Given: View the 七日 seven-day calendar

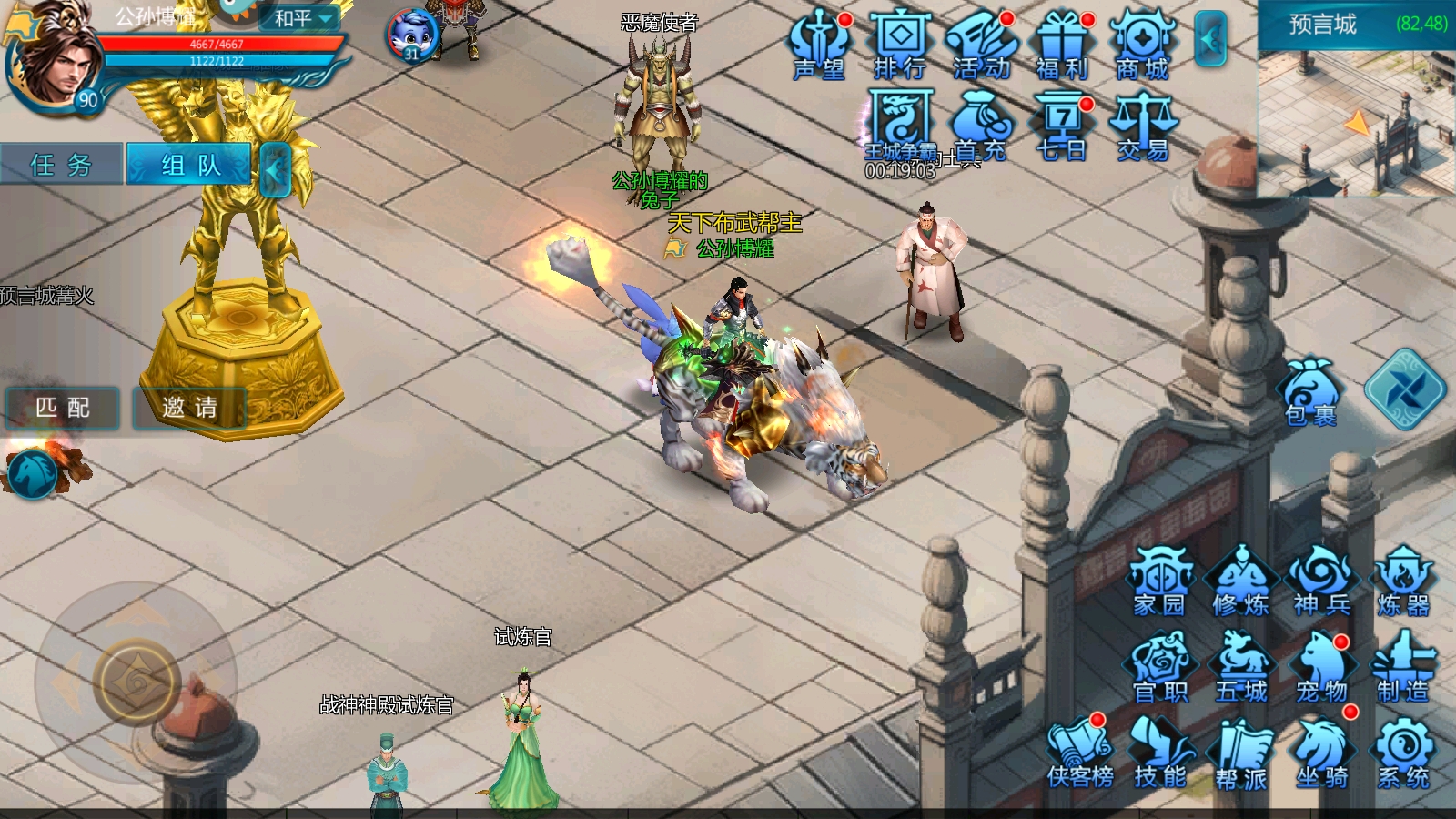Looking at the screenshot, I should [1062, 127].
